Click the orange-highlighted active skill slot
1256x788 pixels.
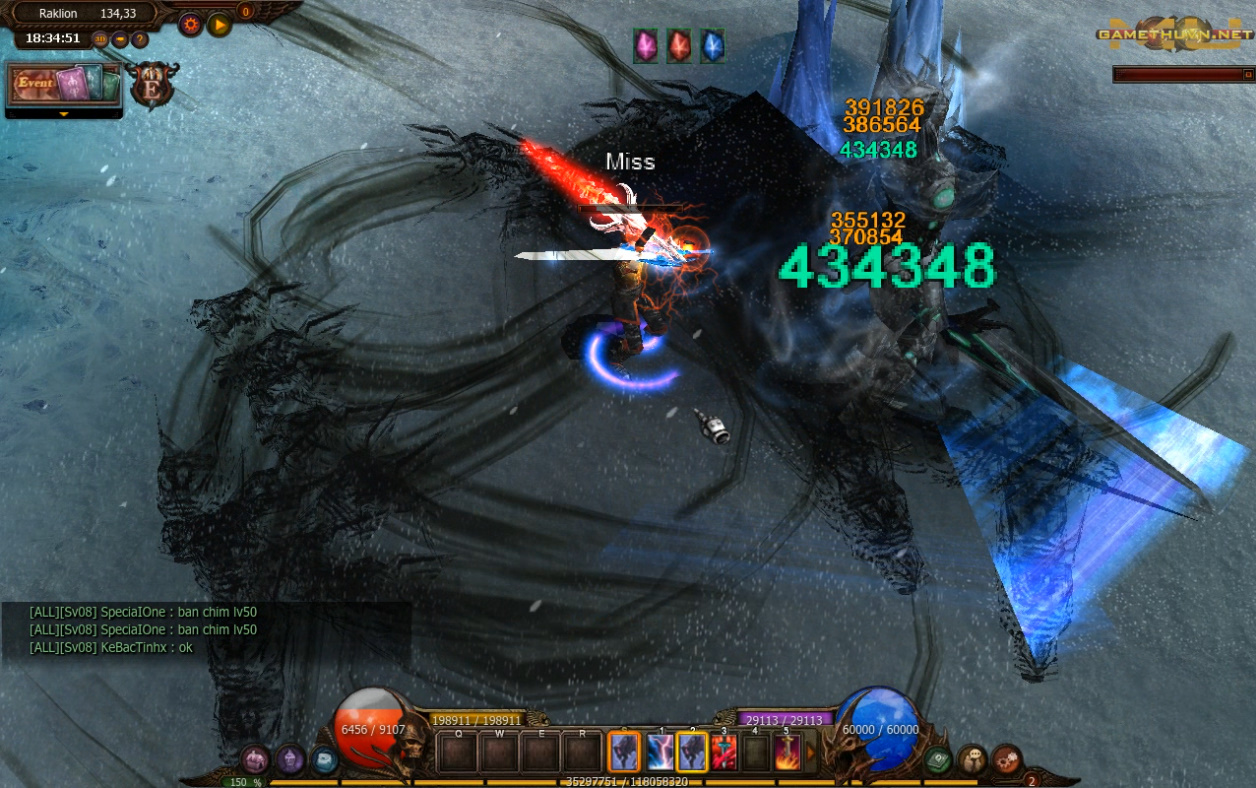[624, 753]
